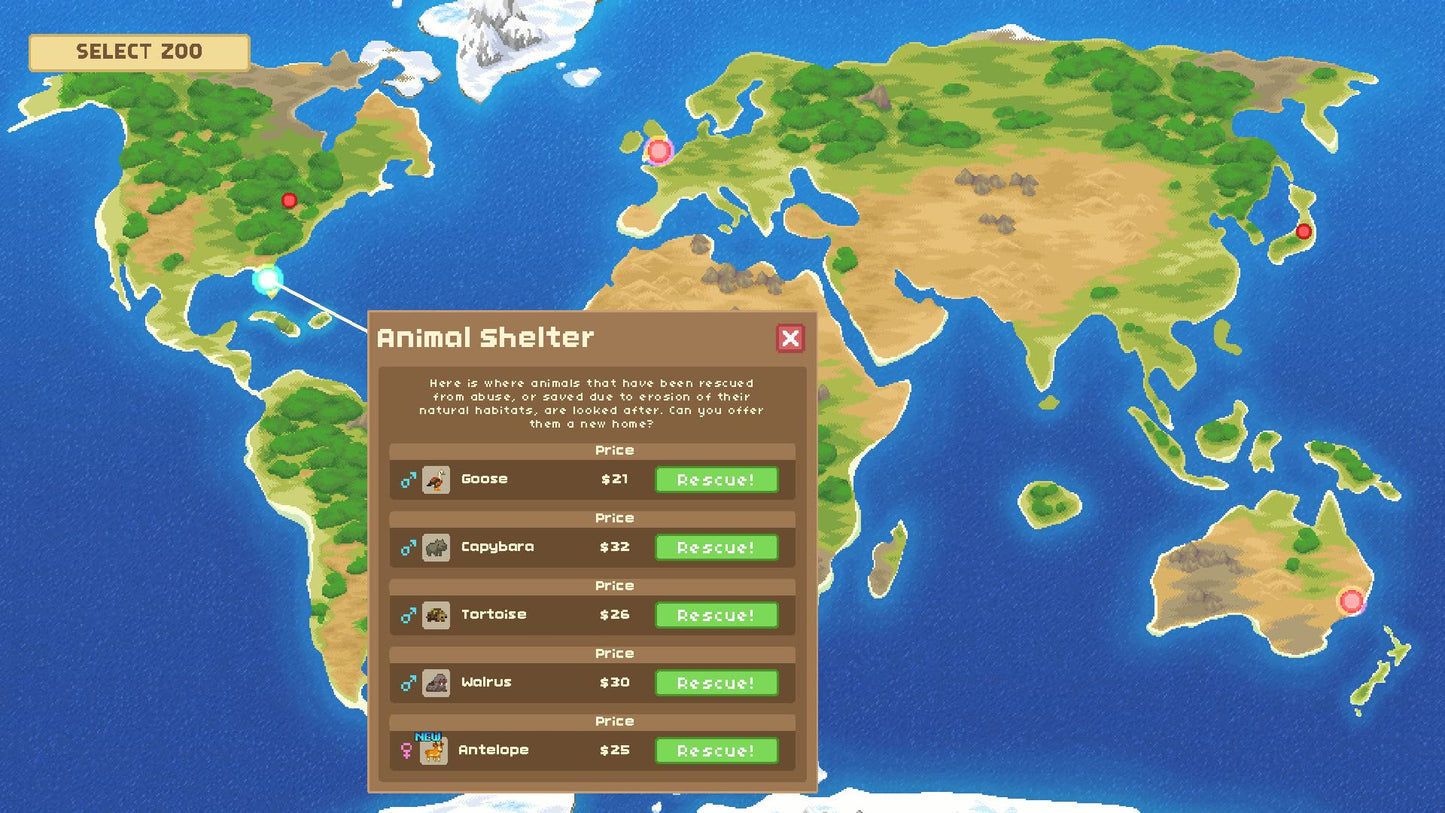Click the Price column header above Goose
The width and height of the screenshot is (1445, 813).
tap(614, 450)
